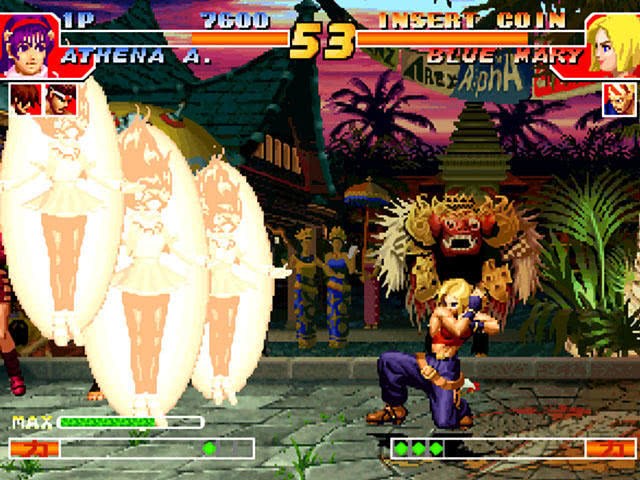Pick the brown-haired reserve teammate icon
This screenshot has height=480, width=640.
point(25,99)
